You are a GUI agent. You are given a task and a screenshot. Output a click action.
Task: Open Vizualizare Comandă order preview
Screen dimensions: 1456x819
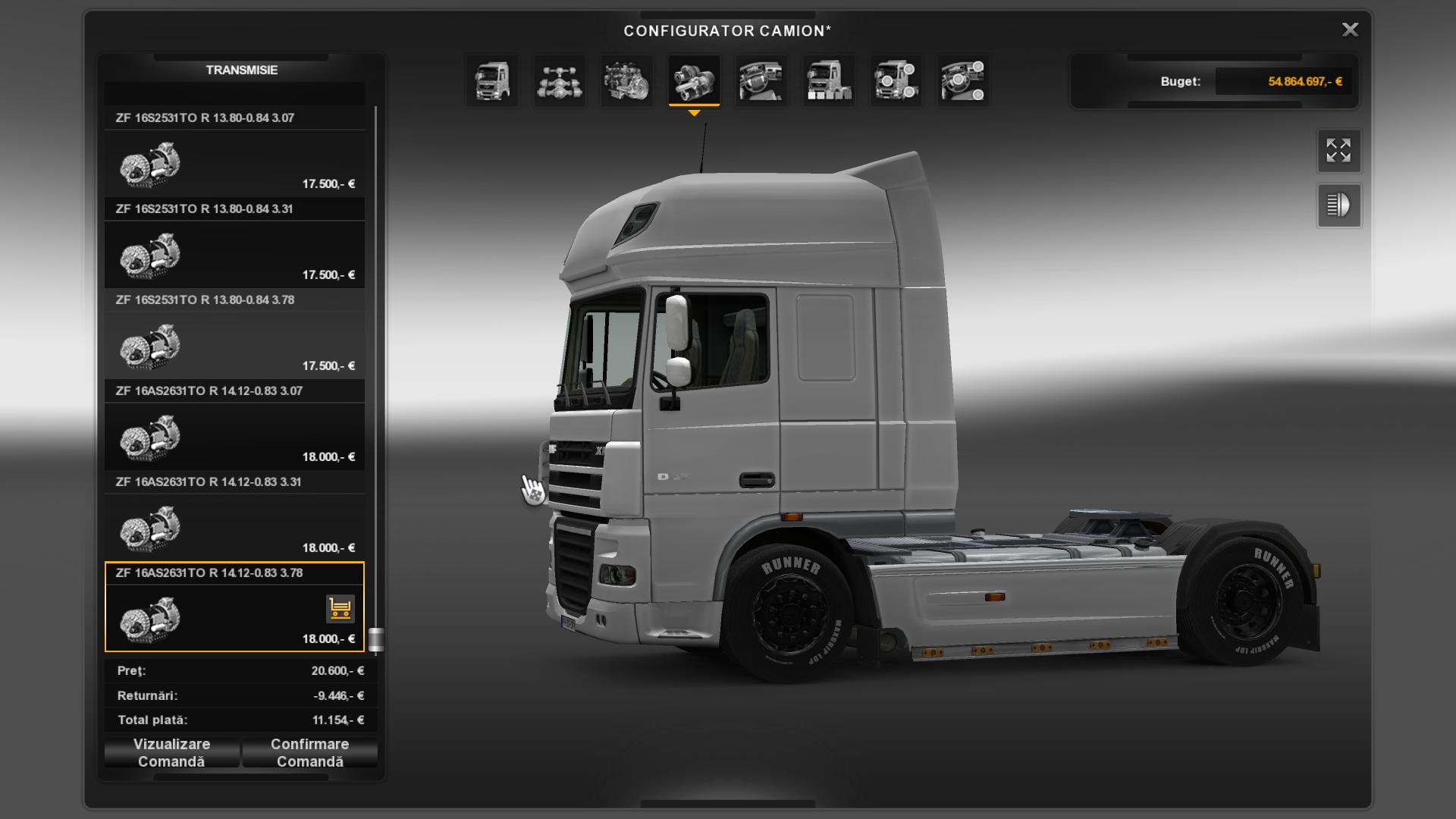click(172, 753)
